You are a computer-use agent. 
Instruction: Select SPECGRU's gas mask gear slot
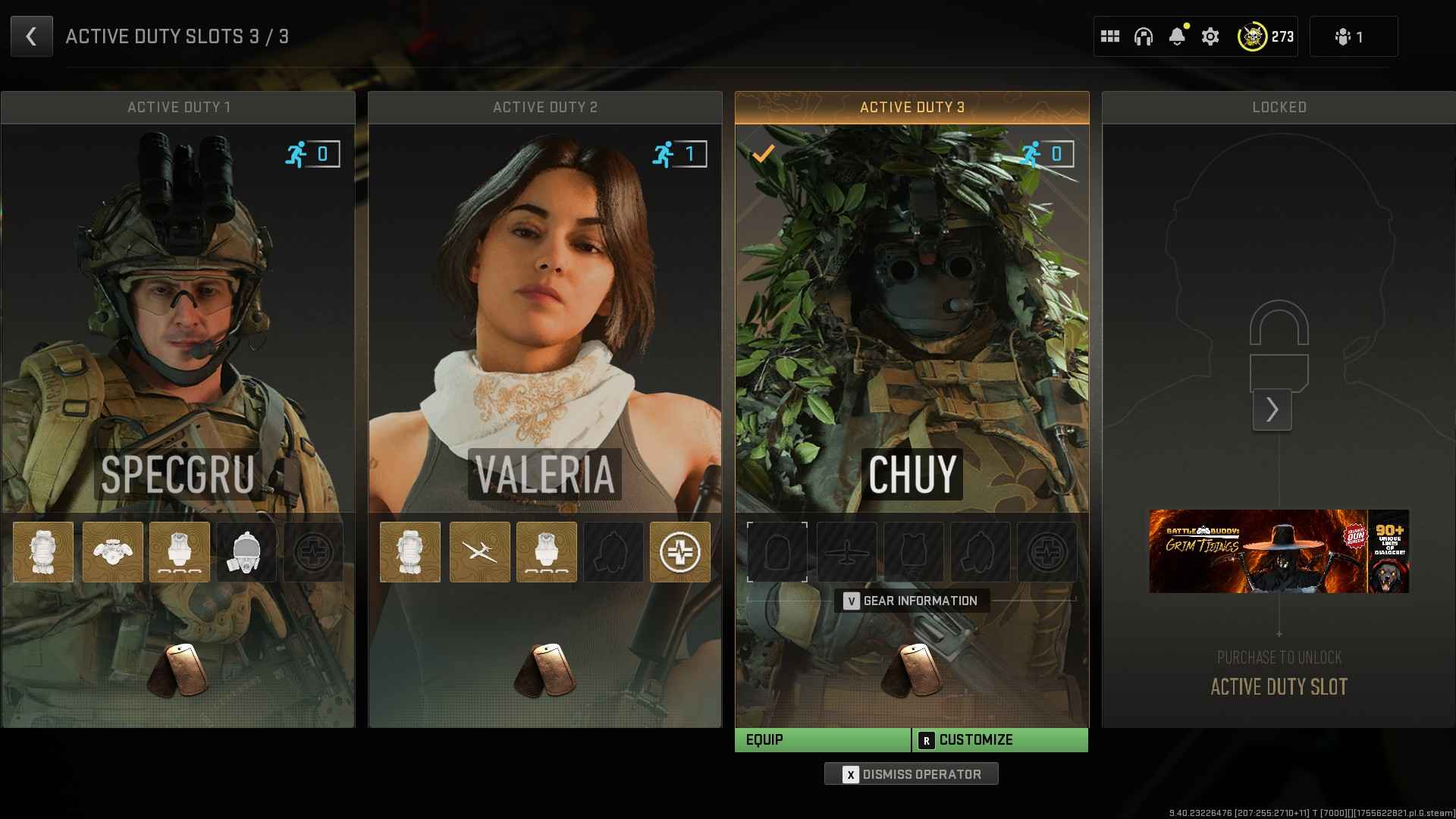[x=246, y=552]
